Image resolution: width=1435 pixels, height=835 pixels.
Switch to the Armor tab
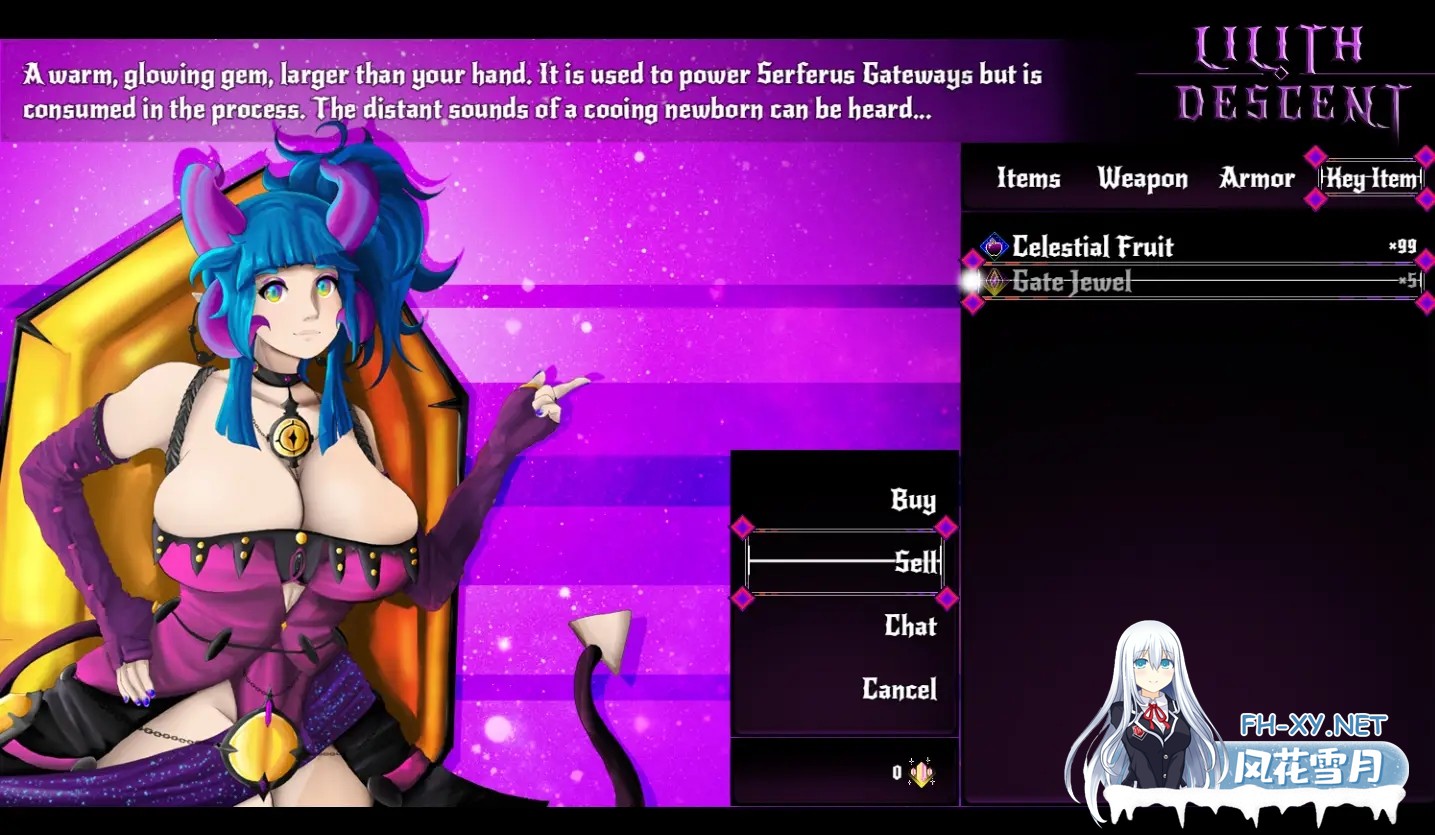tap(1255, 179)
